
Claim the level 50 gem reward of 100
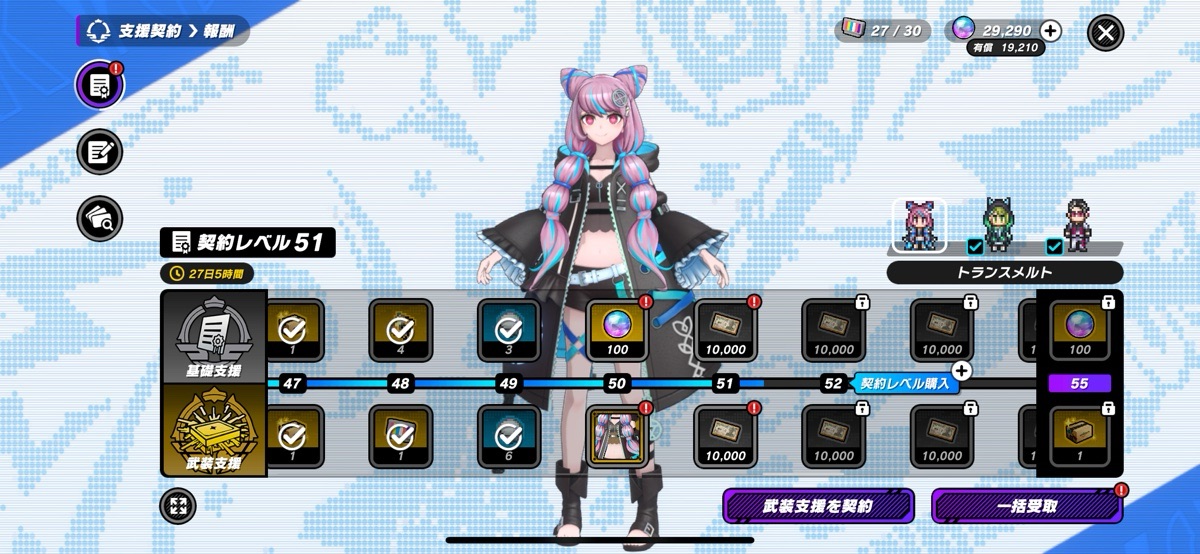click(x=617, y=330)
